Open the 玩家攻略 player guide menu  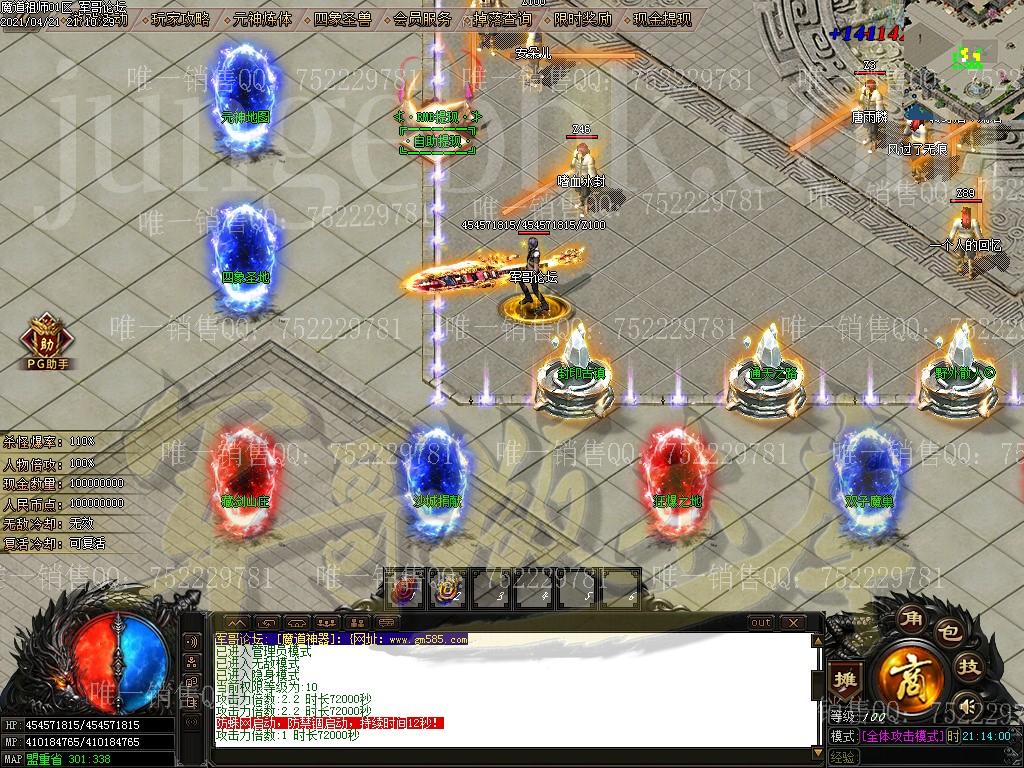(180, 19)
